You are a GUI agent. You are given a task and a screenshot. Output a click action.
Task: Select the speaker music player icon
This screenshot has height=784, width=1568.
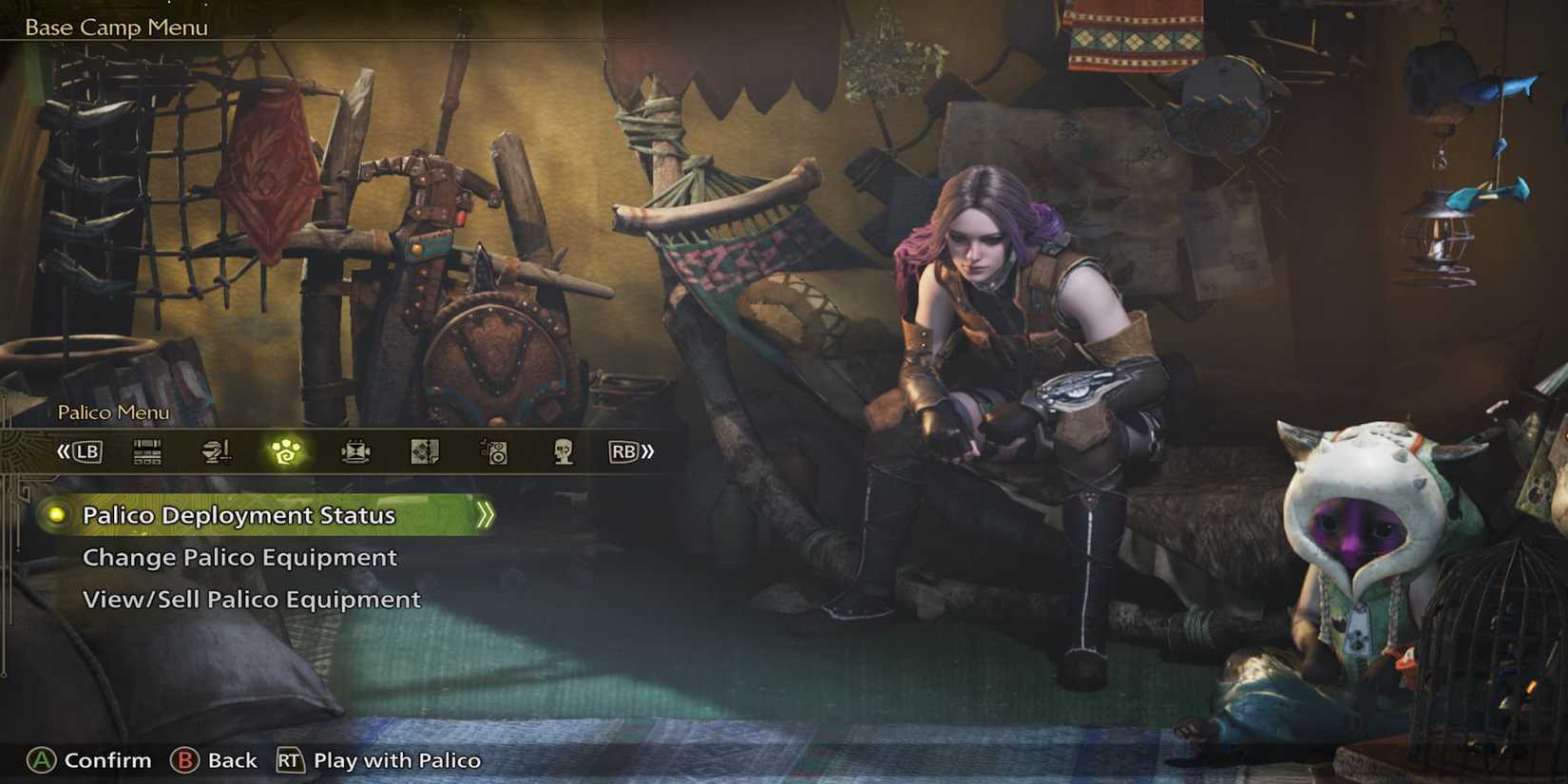pos(494,451)
